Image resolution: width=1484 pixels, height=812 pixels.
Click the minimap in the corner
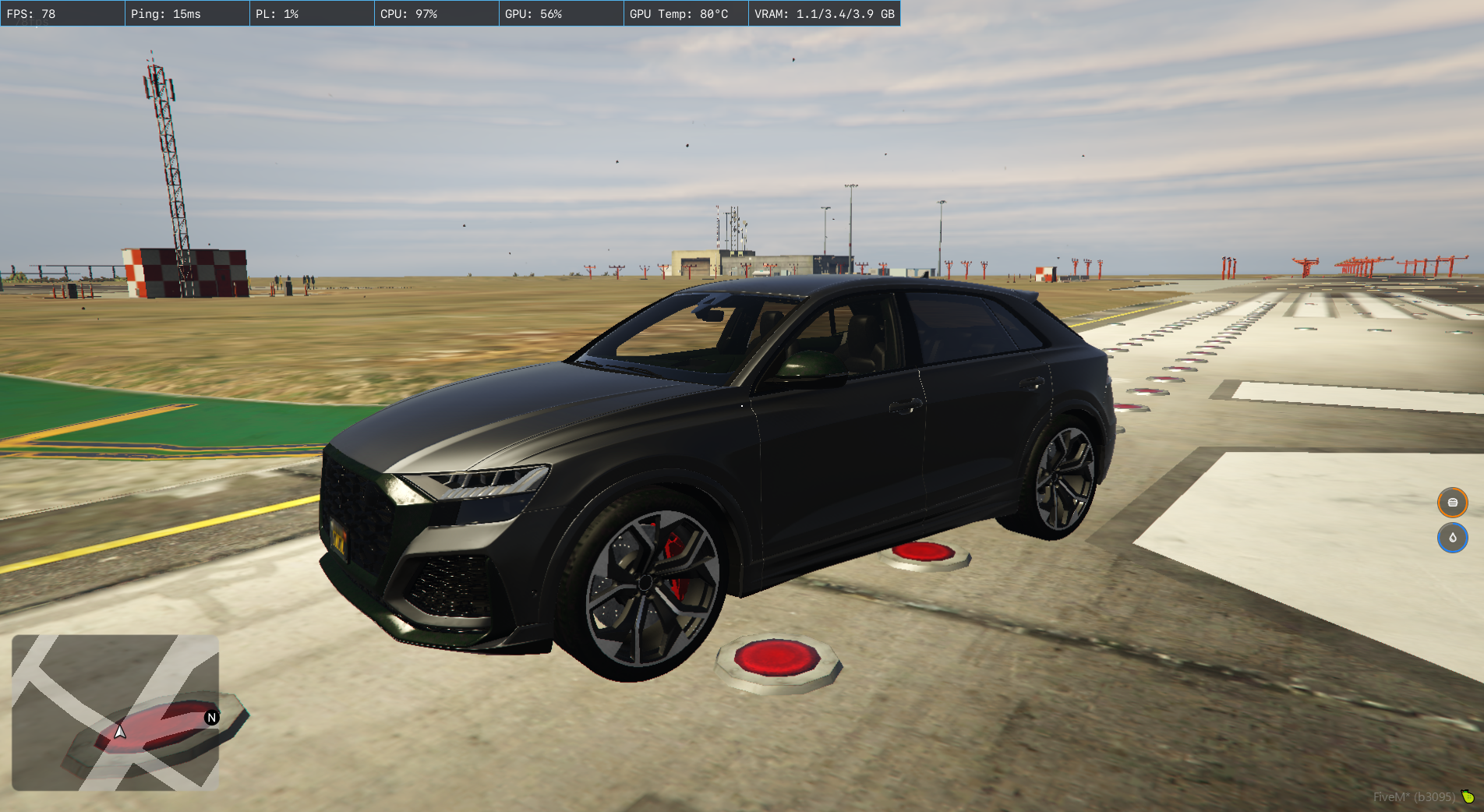[115, 711]
